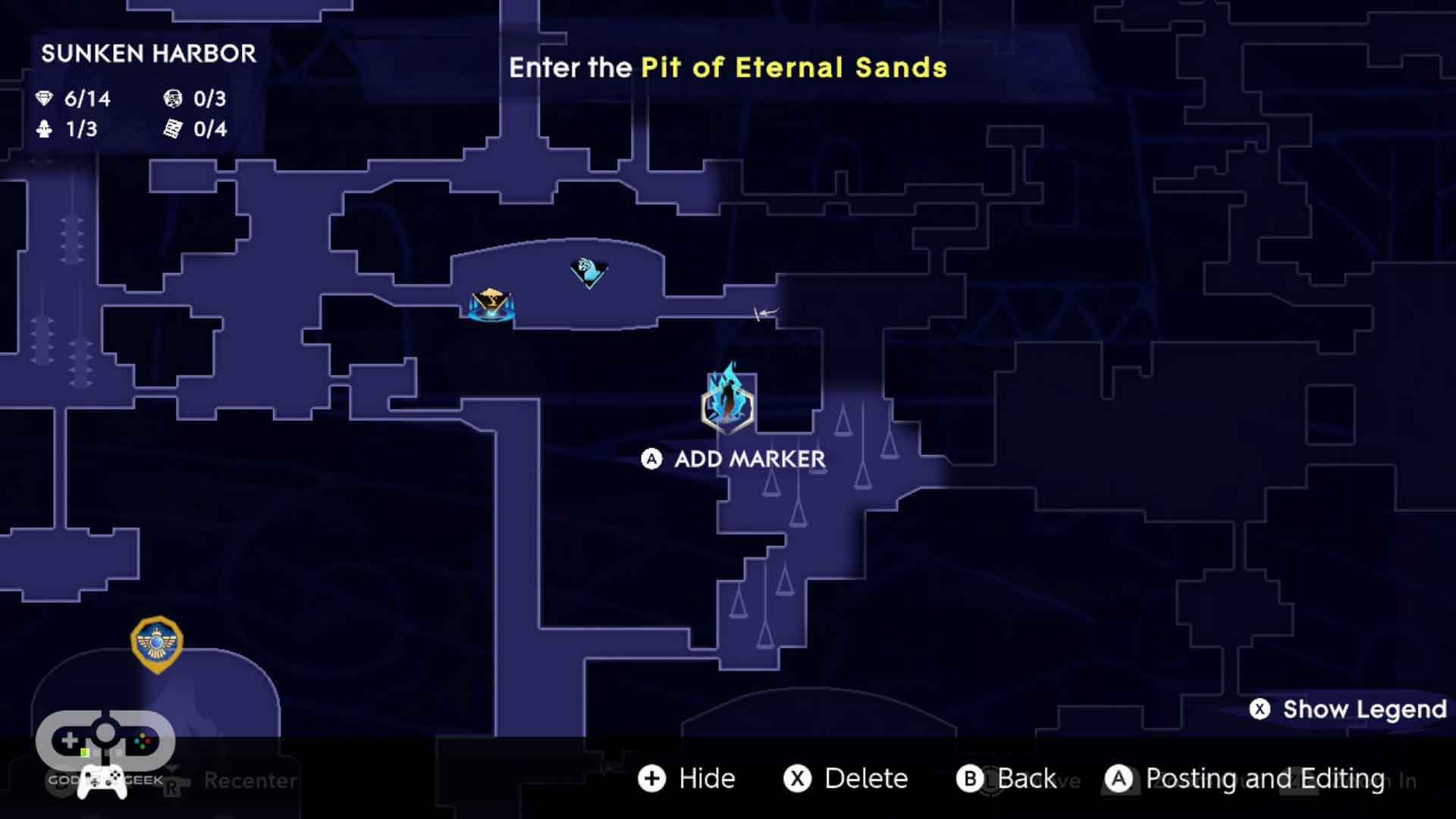
Task: Hide the map interface overlay
Action: pos(687,778)
